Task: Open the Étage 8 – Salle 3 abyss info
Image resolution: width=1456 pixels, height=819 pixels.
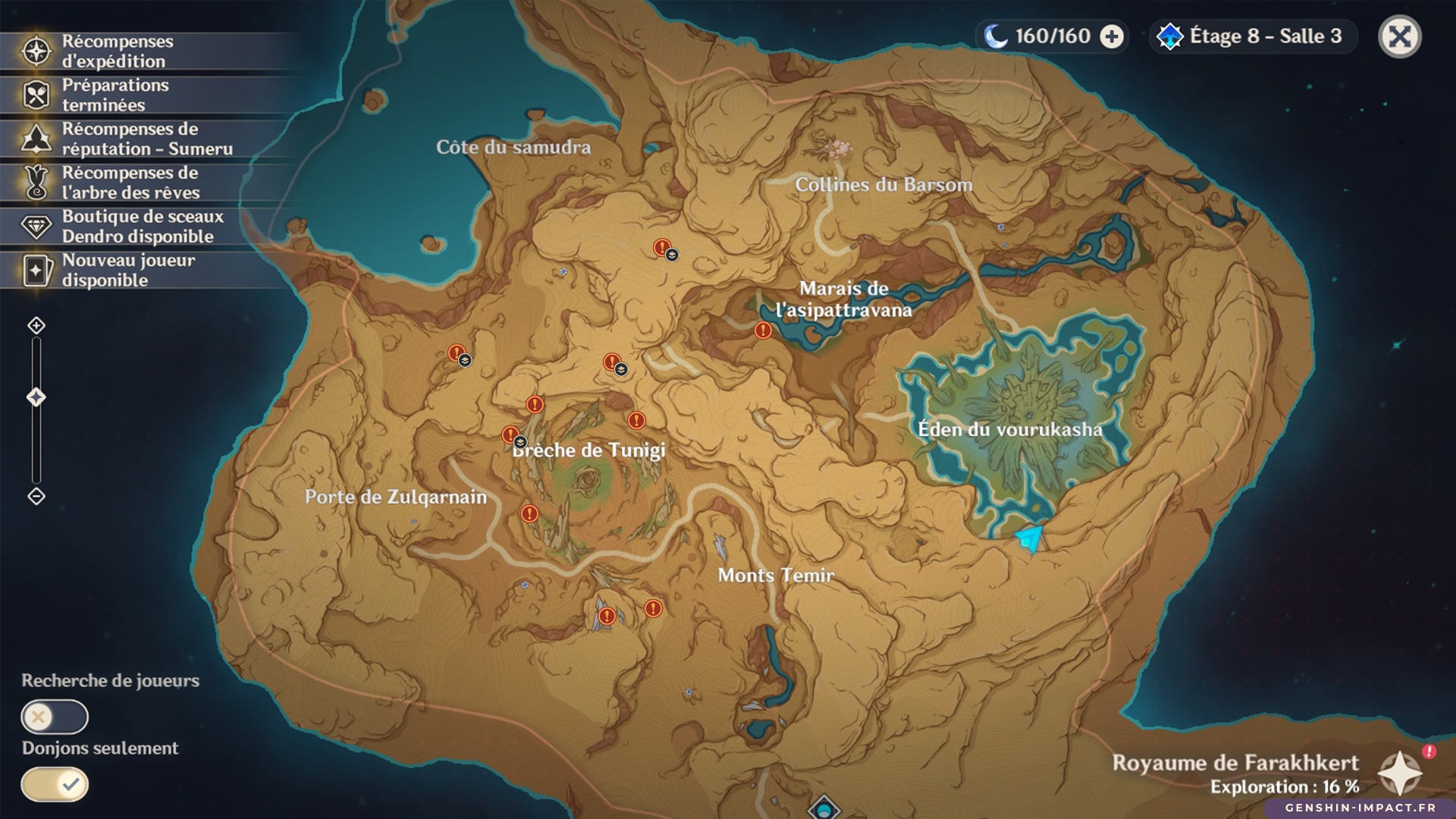Action: pos(1253,36)
